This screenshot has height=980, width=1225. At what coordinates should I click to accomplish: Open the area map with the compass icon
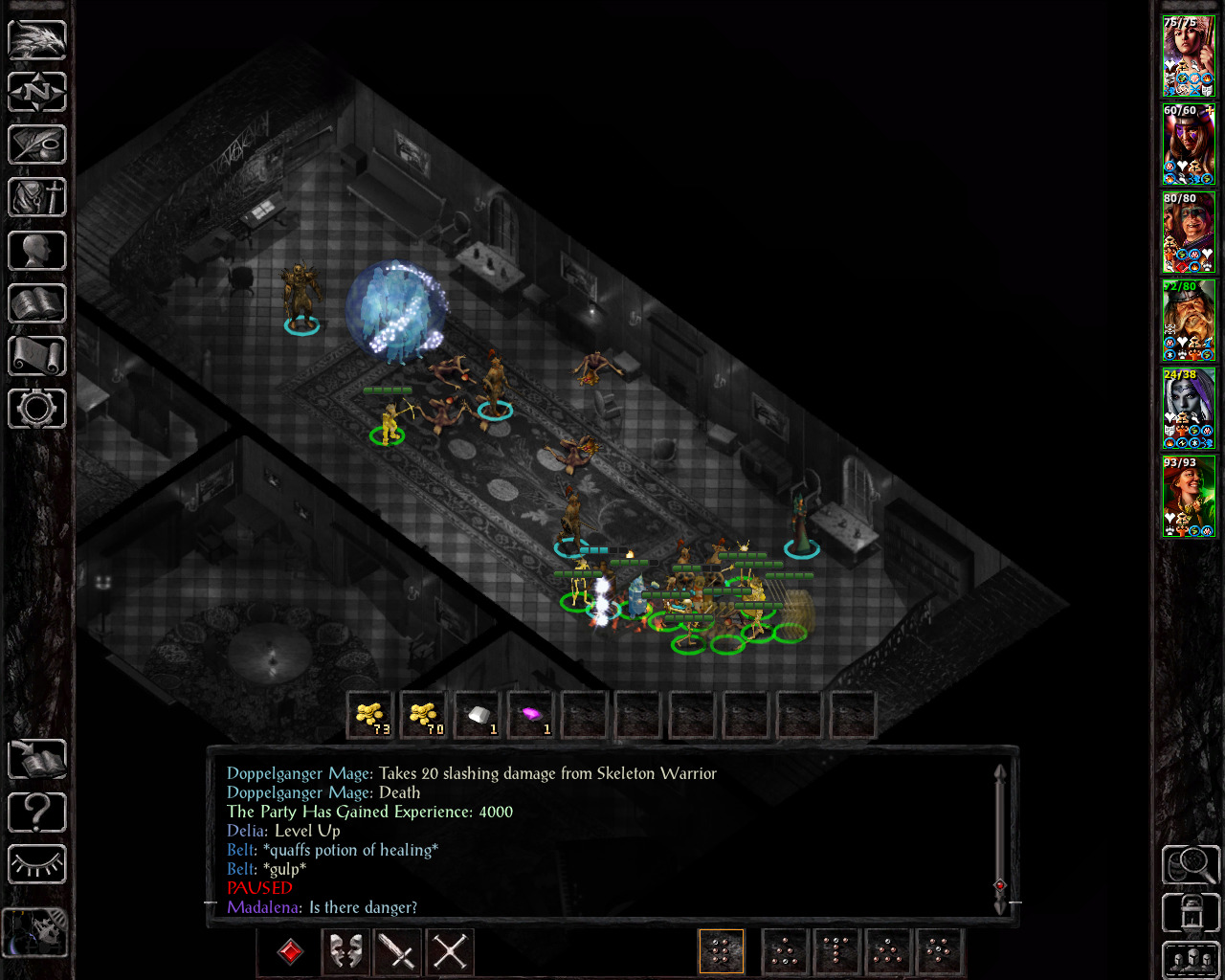(37, 93)
